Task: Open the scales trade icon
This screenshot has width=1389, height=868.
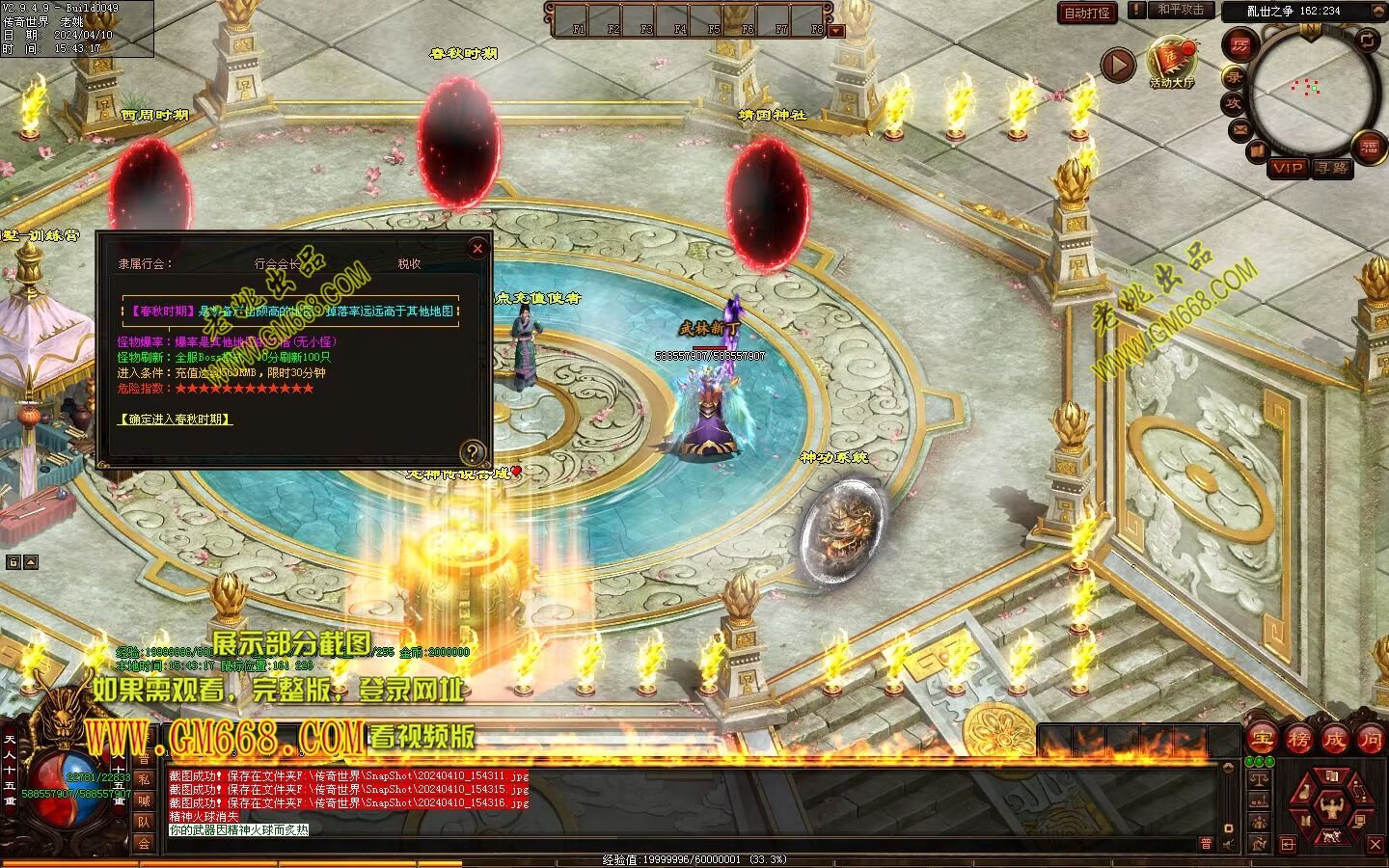Action: point(1259,779)
